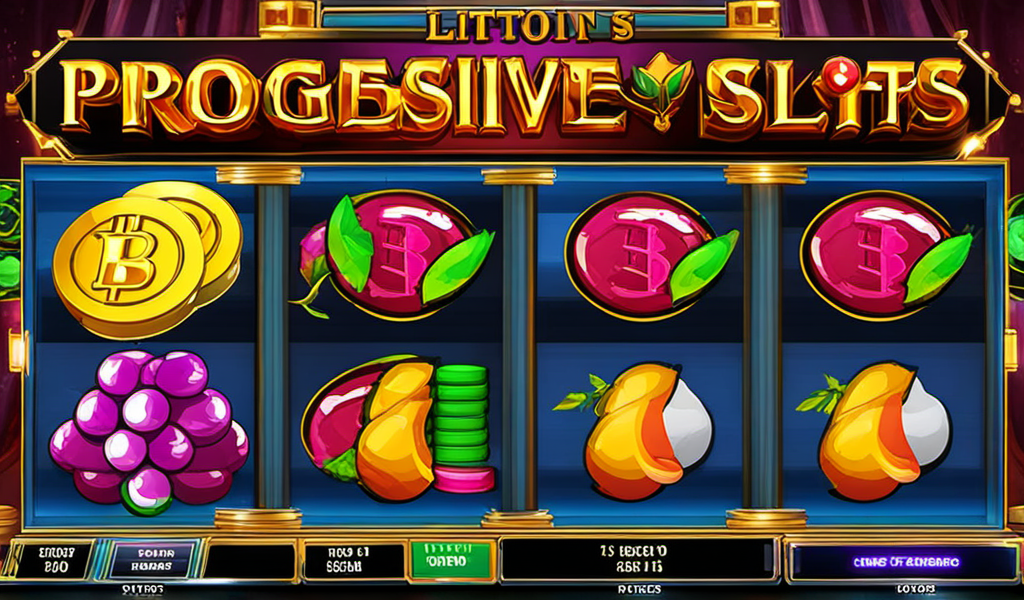
Task: Select the blue-grey panel button at bottom left
Action: 151,560
